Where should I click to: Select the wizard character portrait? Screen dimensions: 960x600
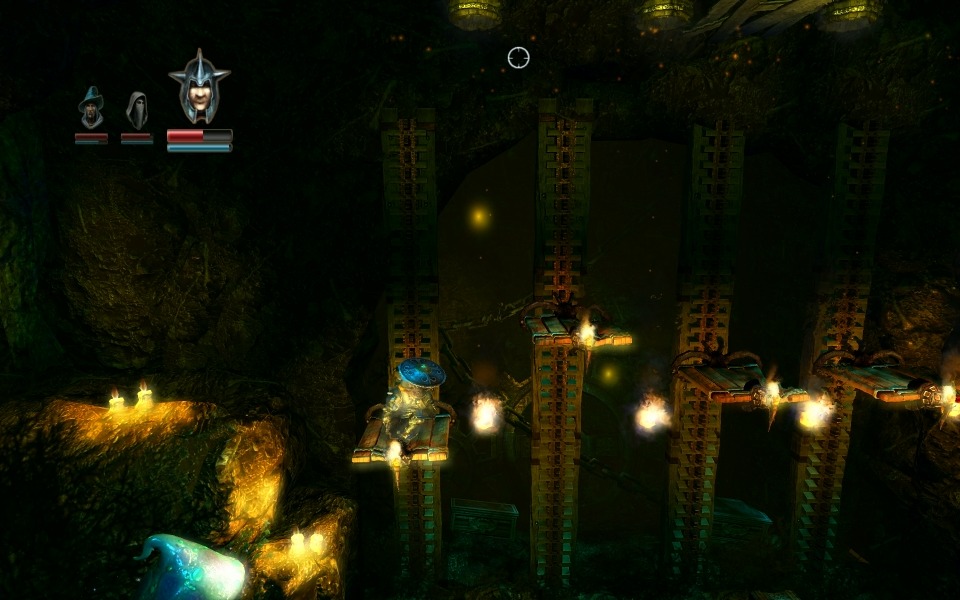pyautogui.click(x=91, y=108)
